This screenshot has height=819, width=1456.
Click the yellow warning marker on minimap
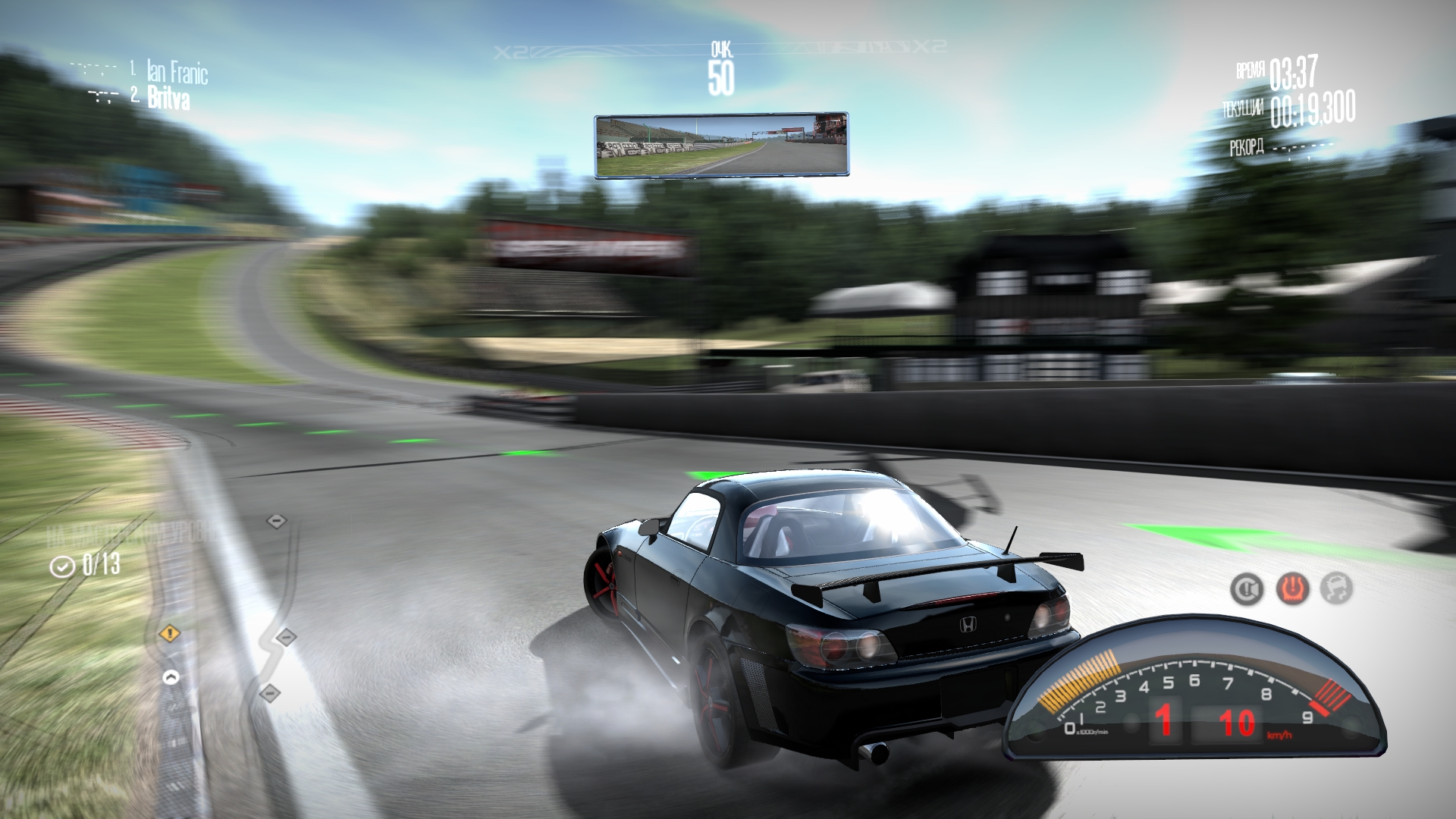169,632
